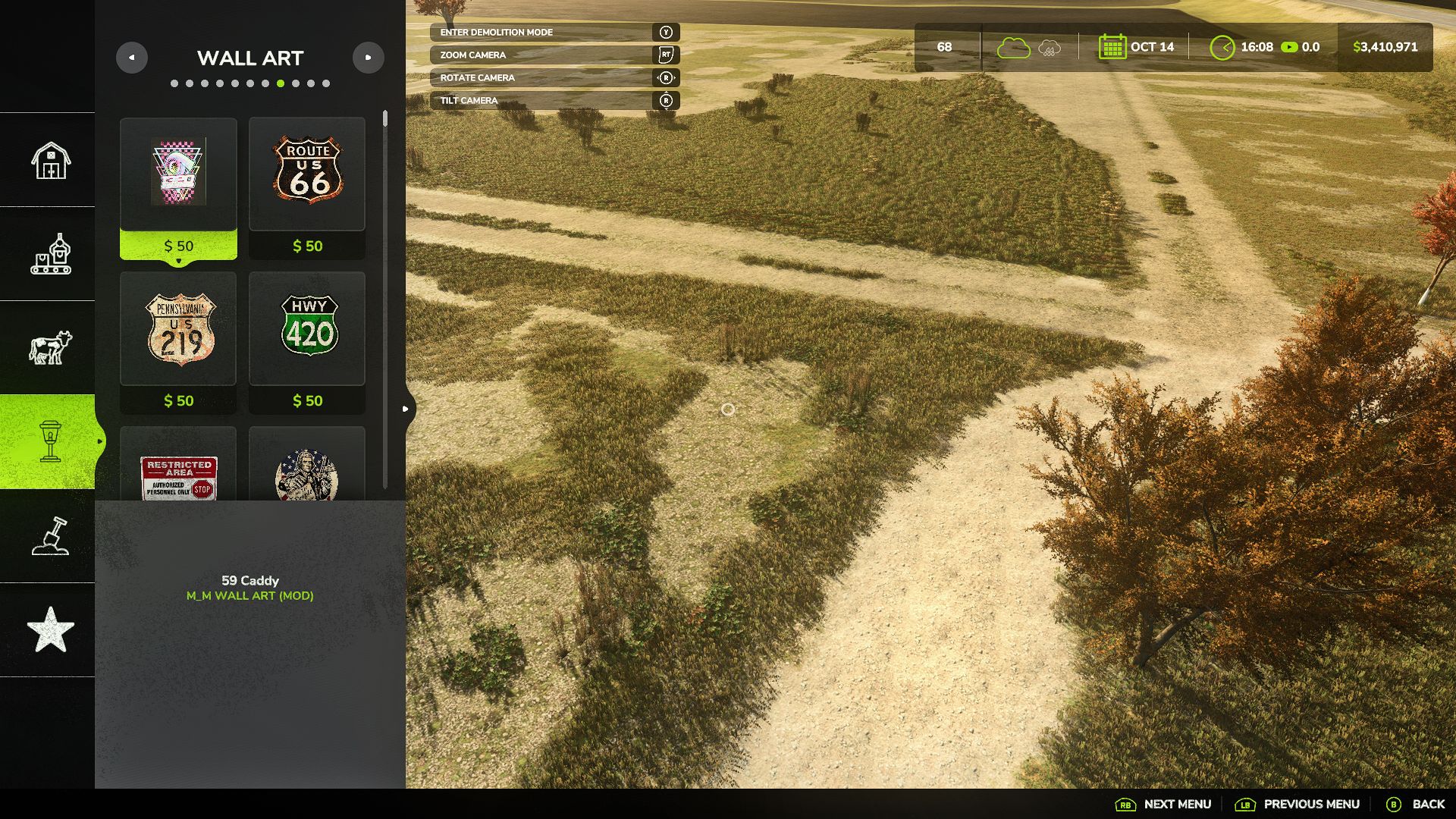Switch to the production factory category
The width and height of the screenshot is (1456, 819).
(x=50, y=254)
